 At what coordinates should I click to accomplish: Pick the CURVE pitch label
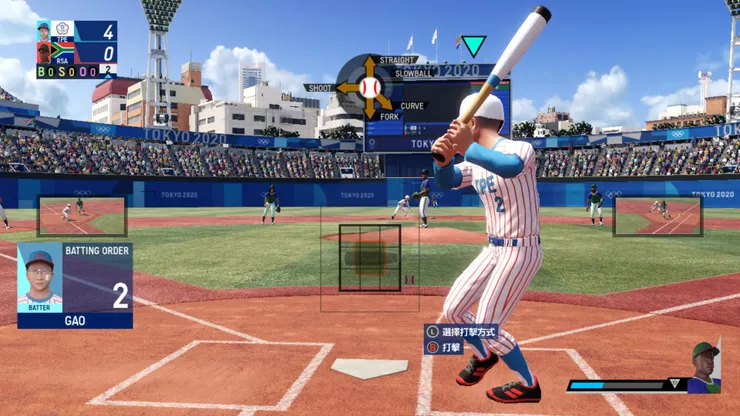(x=412, y=105)
